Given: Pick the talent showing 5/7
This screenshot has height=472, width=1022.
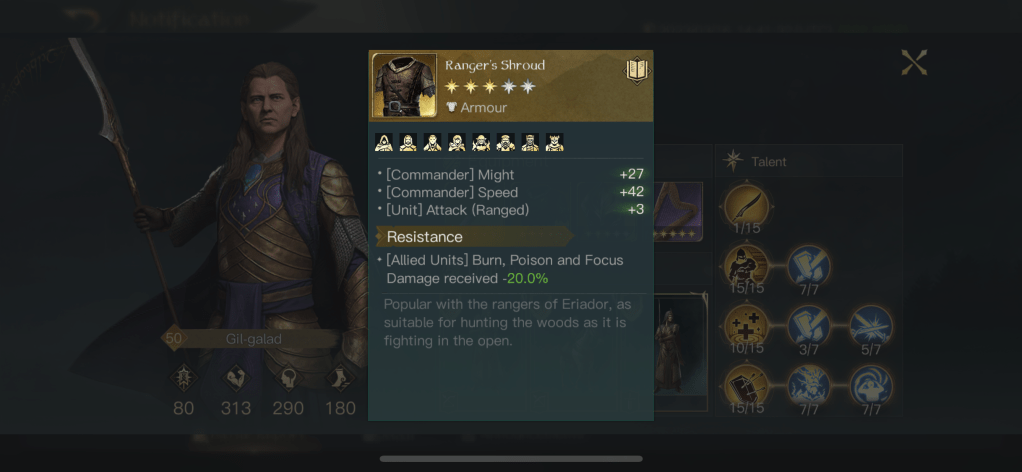Looking at the screenshot, I should tap(871, 326).
